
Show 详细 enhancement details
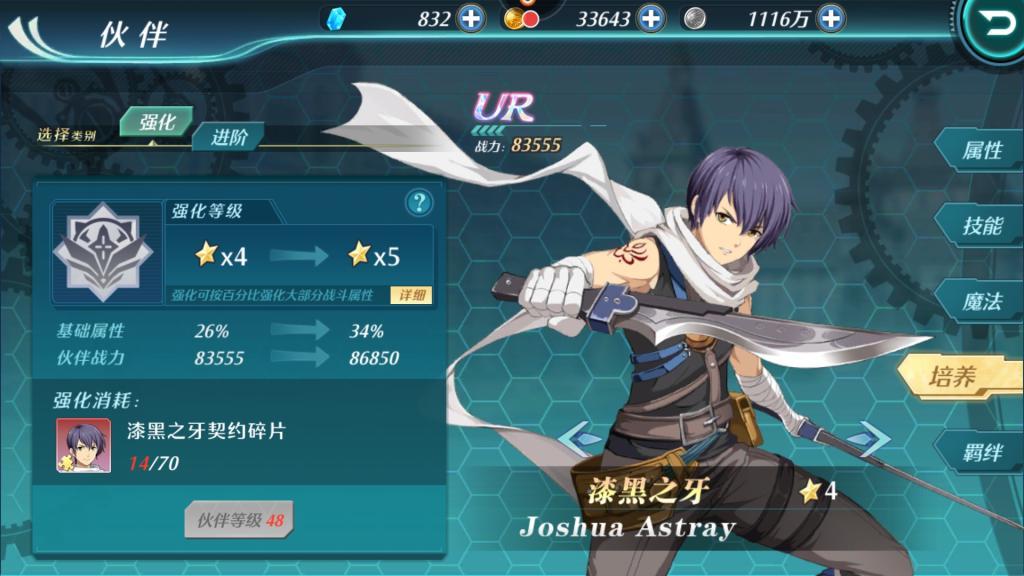click(x=413, y=296)
